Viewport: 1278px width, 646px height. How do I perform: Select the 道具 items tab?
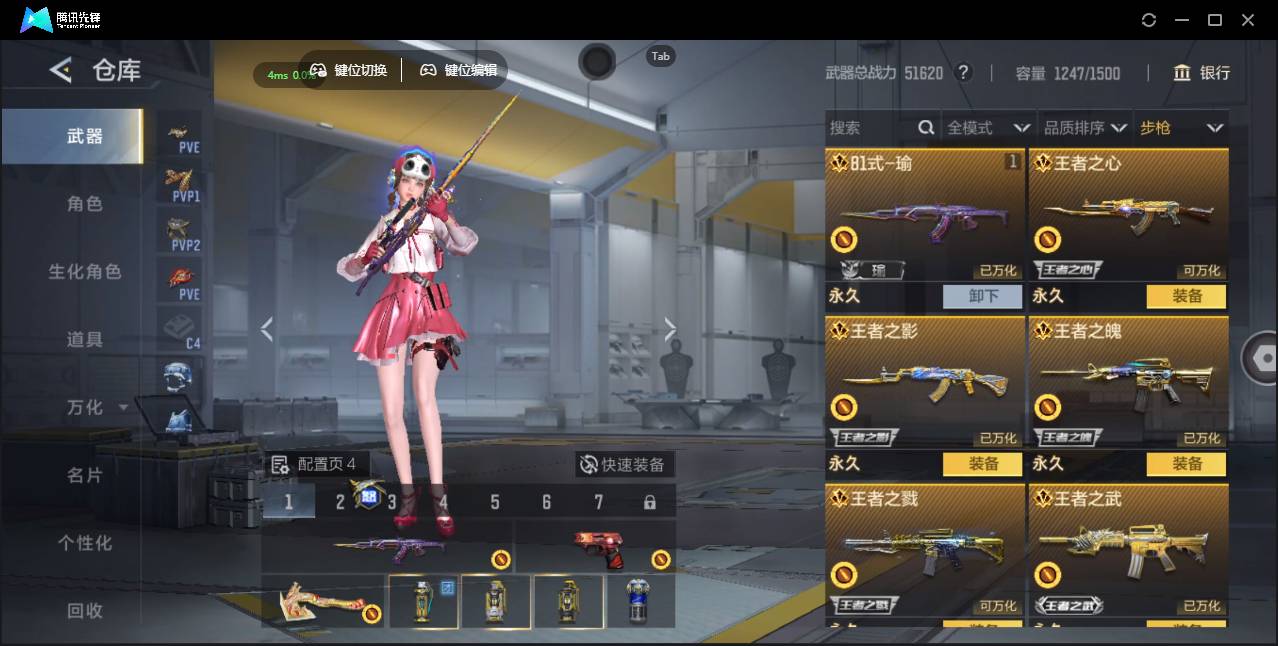click(85, 340)
